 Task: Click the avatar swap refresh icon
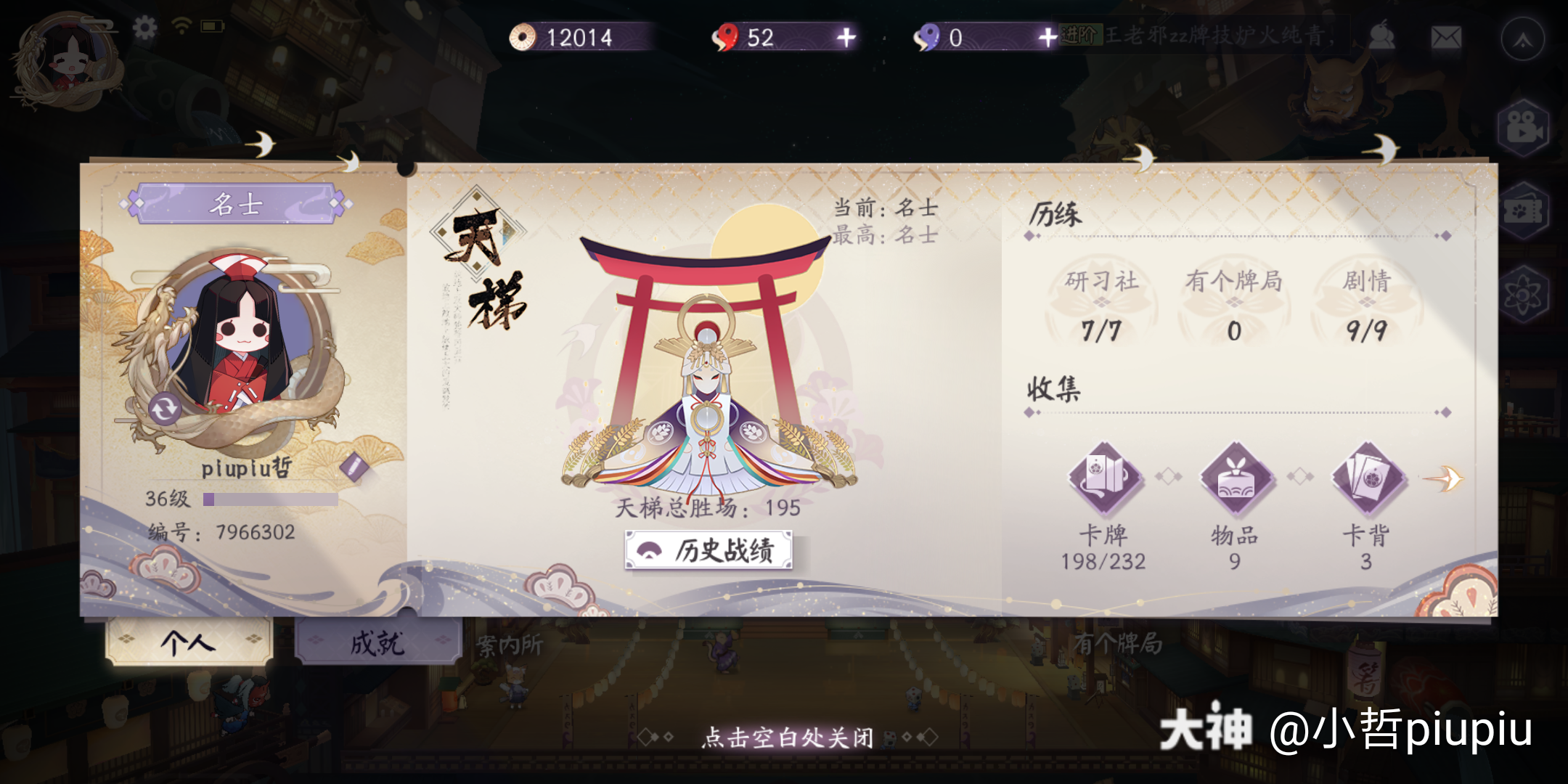163,407
